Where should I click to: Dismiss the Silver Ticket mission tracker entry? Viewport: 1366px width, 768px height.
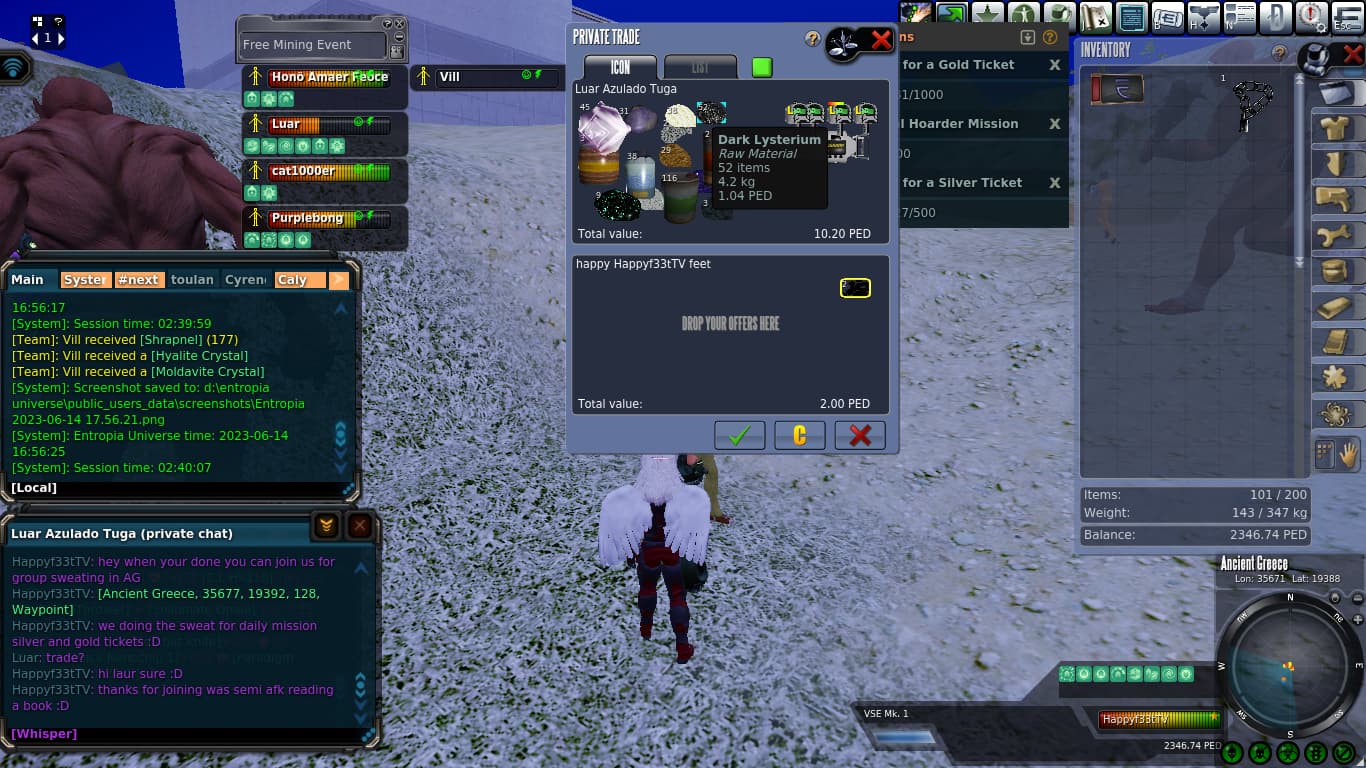(1054, 183)
